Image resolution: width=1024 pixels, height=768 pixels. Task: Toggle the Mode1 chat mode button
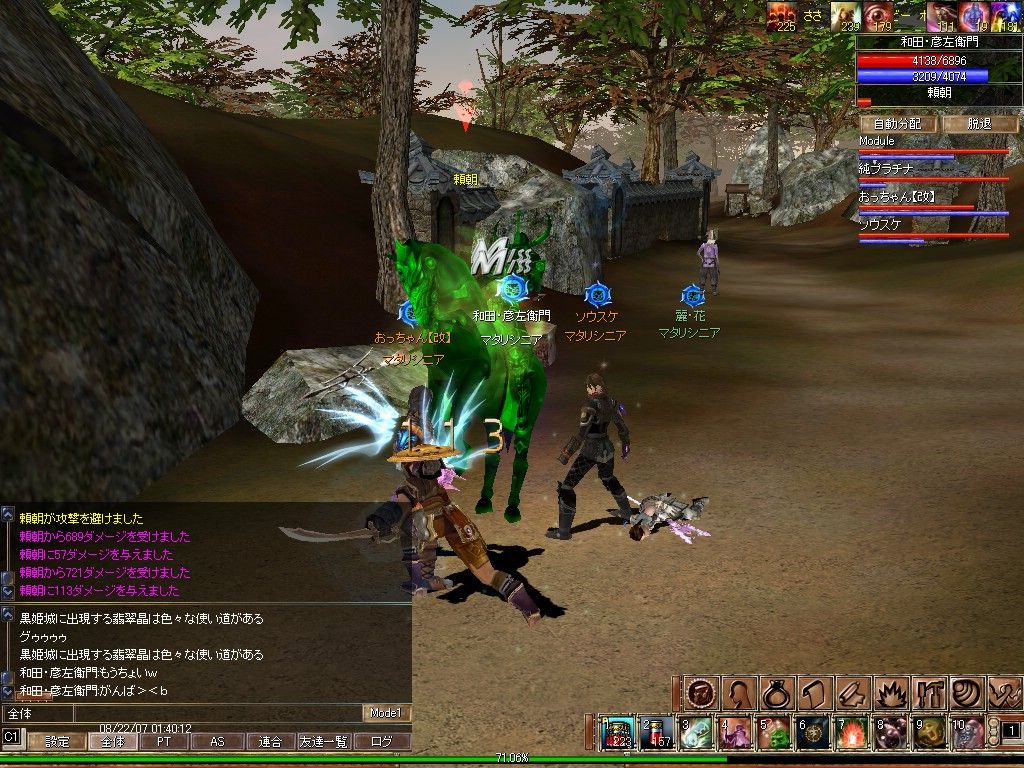point(386,713)
